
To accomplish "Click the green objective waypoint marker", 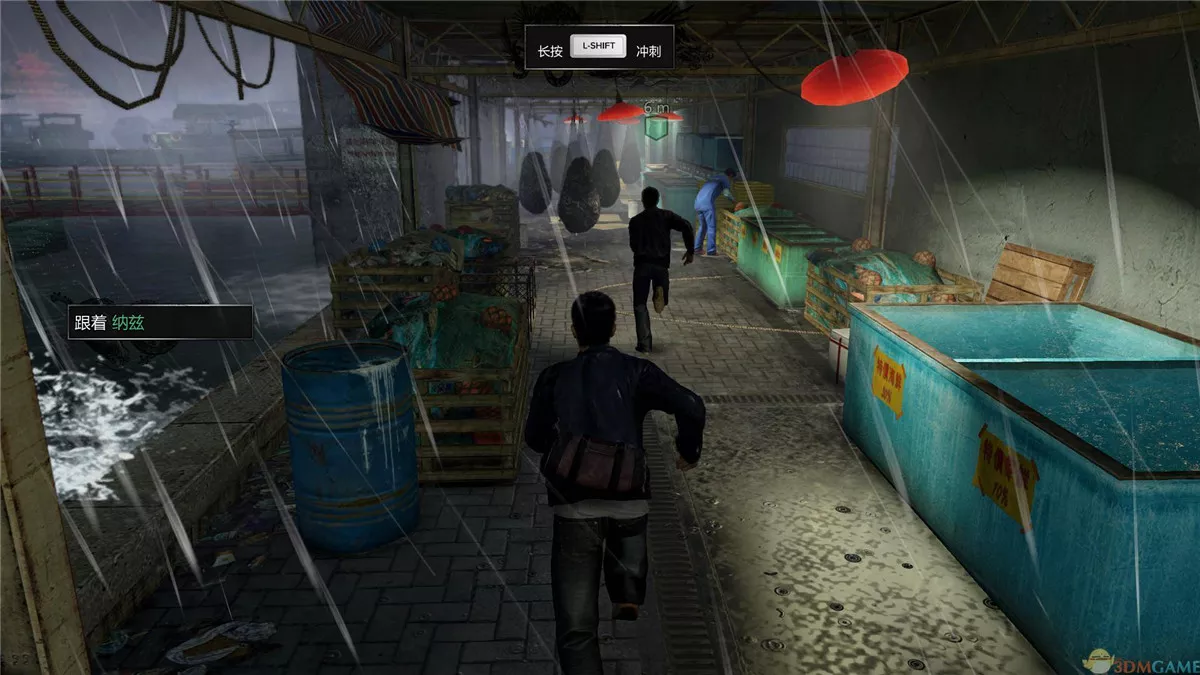I will [655, 127].
